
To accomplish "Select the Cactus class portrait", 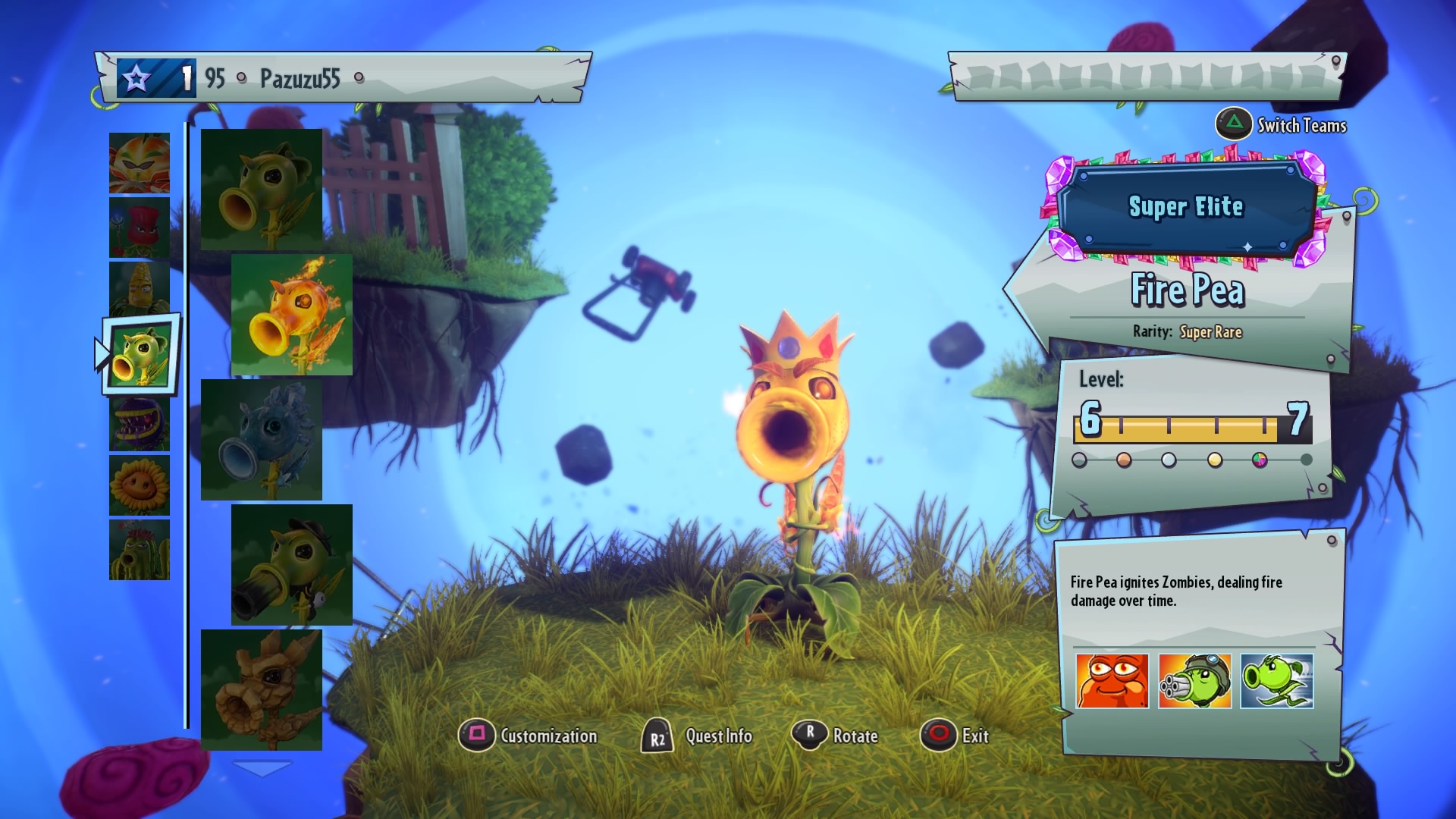I will point(140,550).
